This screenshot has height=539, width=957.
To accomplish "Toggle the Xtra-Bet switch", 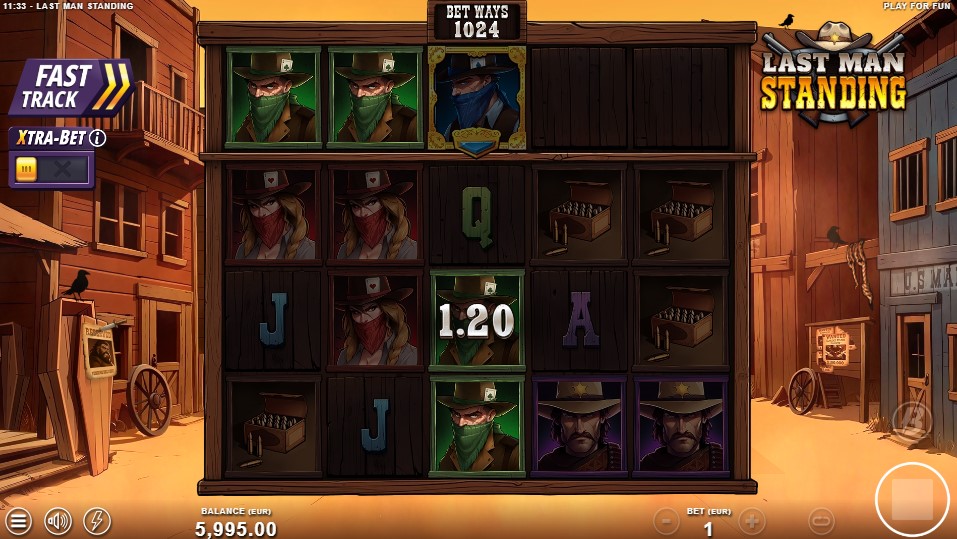I will point(50,169).
